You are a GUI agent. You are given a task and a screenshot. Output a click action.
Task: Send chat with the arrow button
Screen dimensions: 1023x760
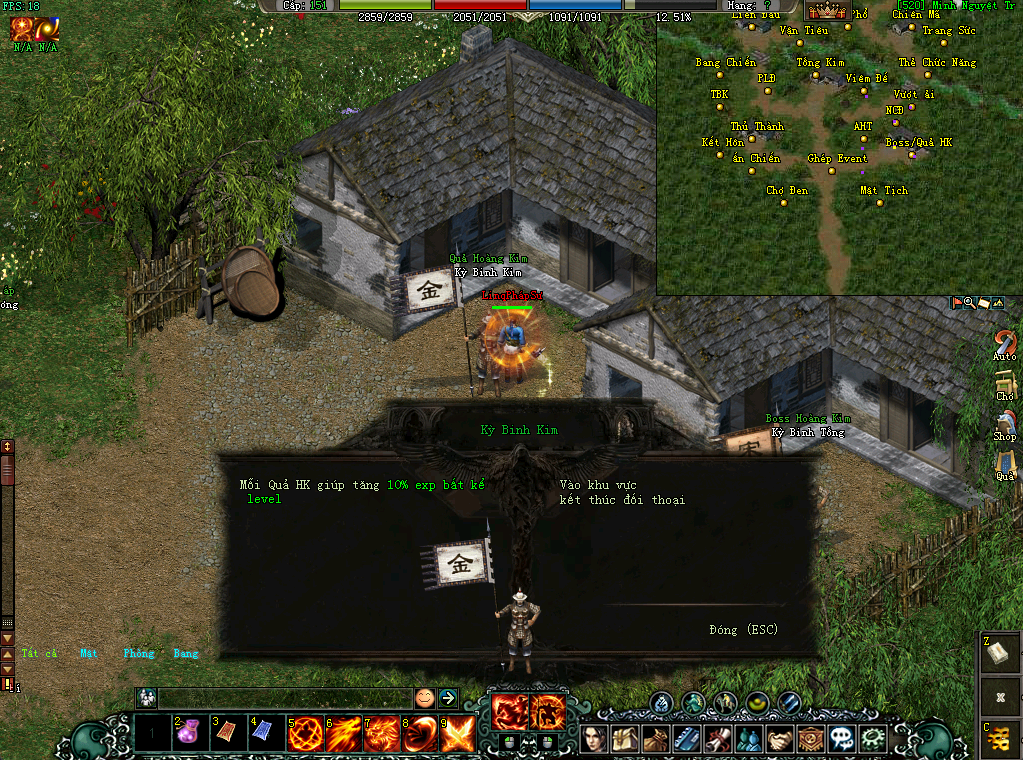tap(448, 698)
